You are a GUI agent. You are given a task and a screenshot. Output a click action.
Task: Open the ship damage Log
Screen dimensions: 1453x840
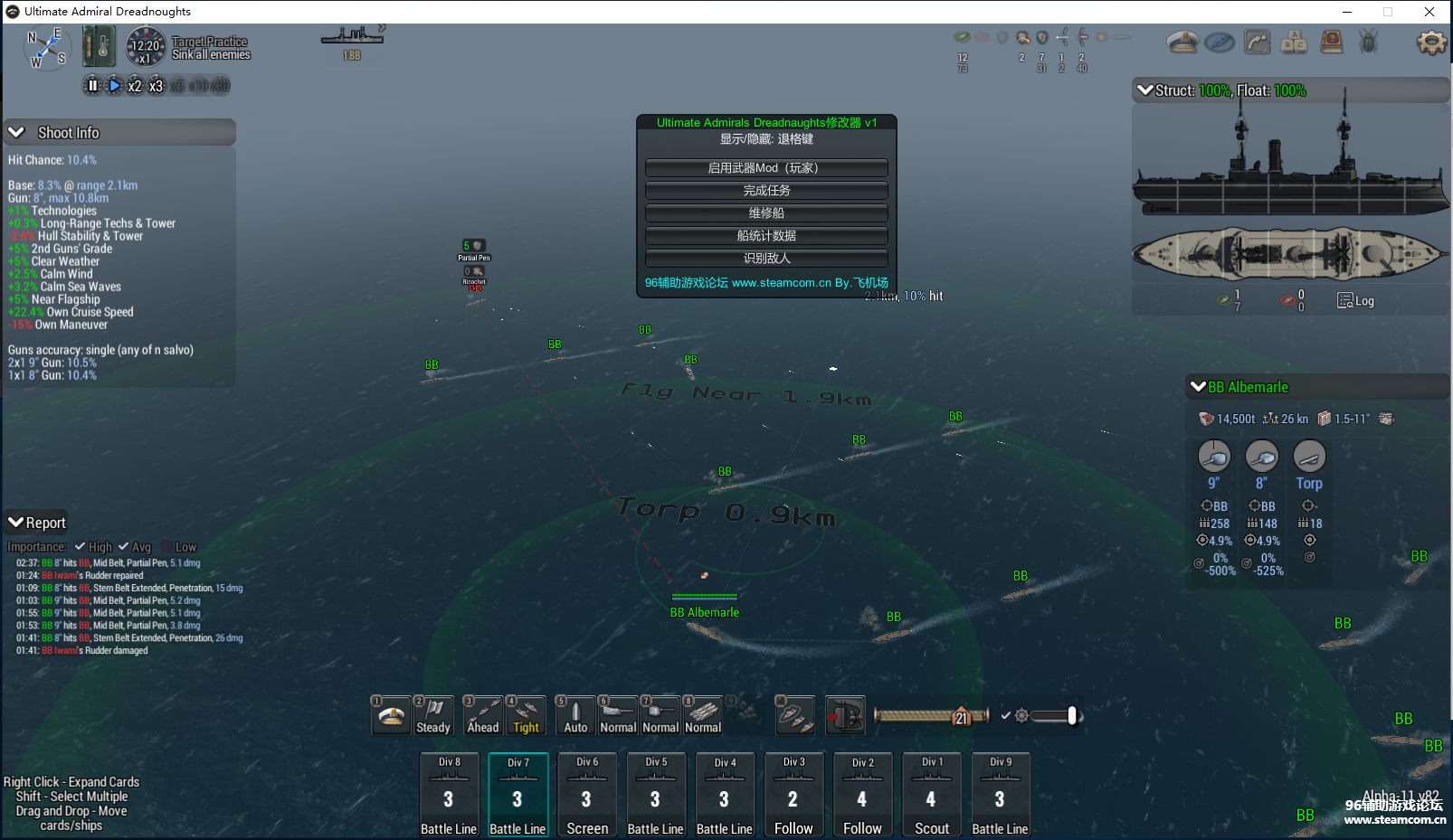1355,301
